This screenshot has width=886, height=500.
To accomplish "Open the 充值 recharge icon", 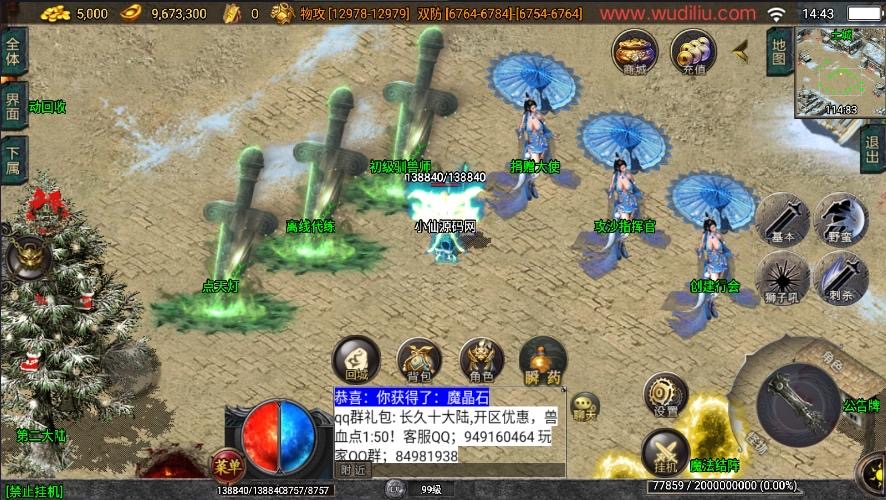I will (693, 50).
